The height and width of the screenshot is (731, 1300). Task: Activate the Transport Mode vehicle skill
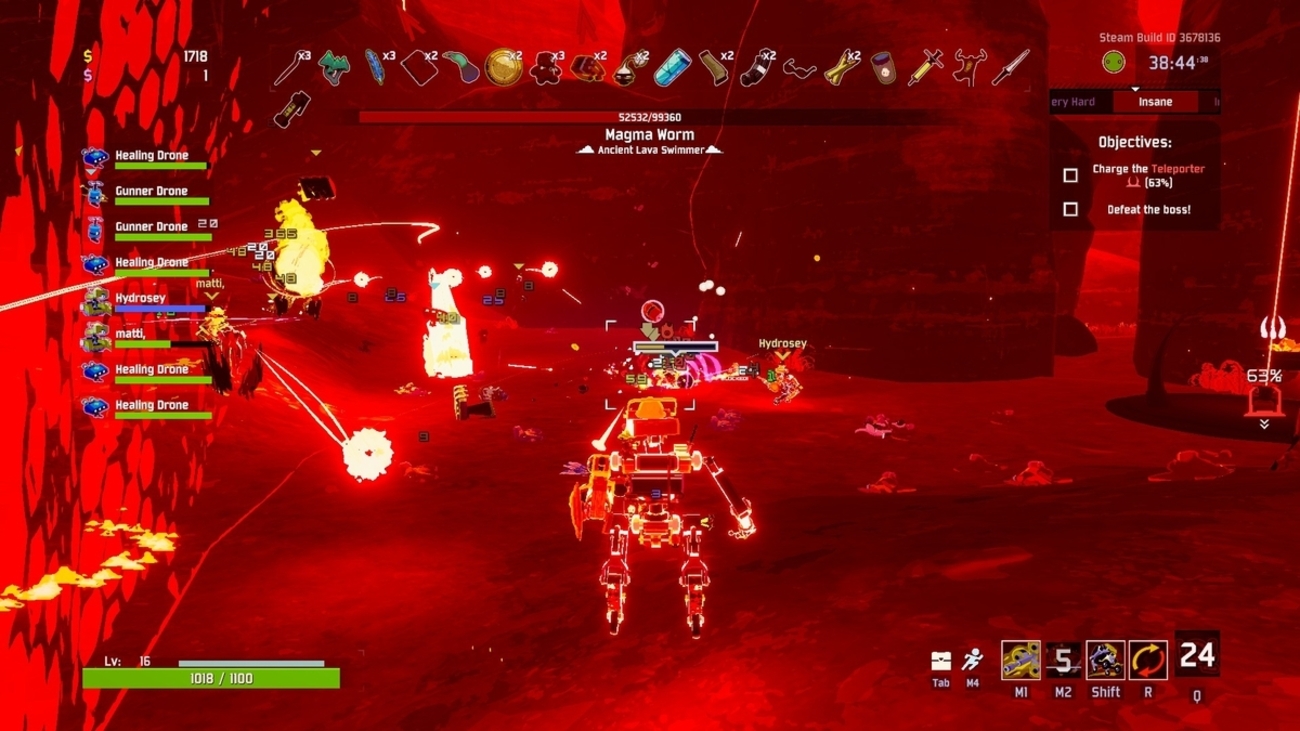(1105, 660)
